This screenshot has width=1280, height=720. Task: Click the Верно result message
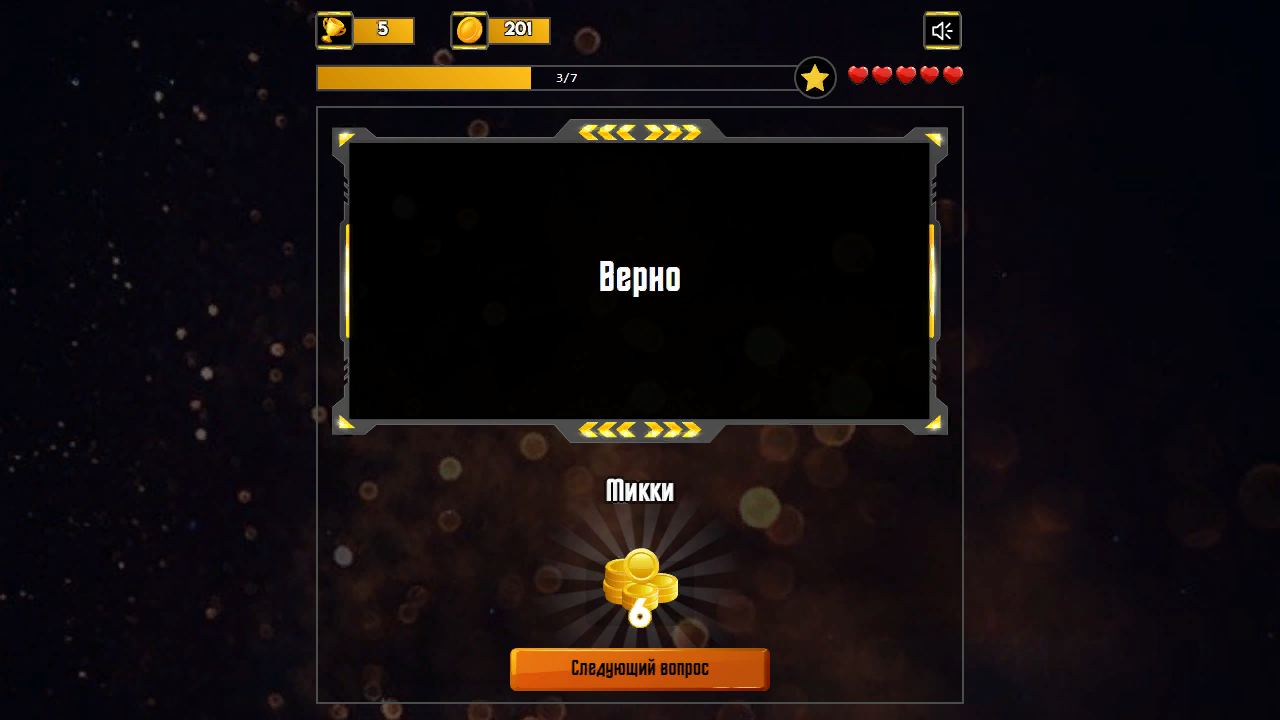coord(640,278)
